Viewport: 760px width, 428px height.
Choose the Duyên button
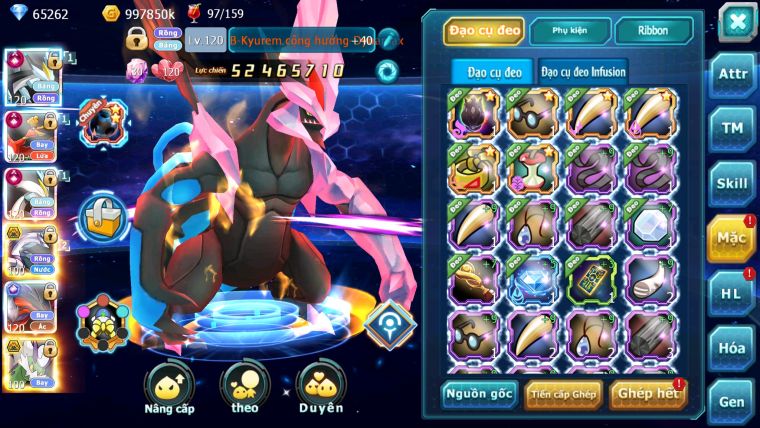(x=321, y=388)
